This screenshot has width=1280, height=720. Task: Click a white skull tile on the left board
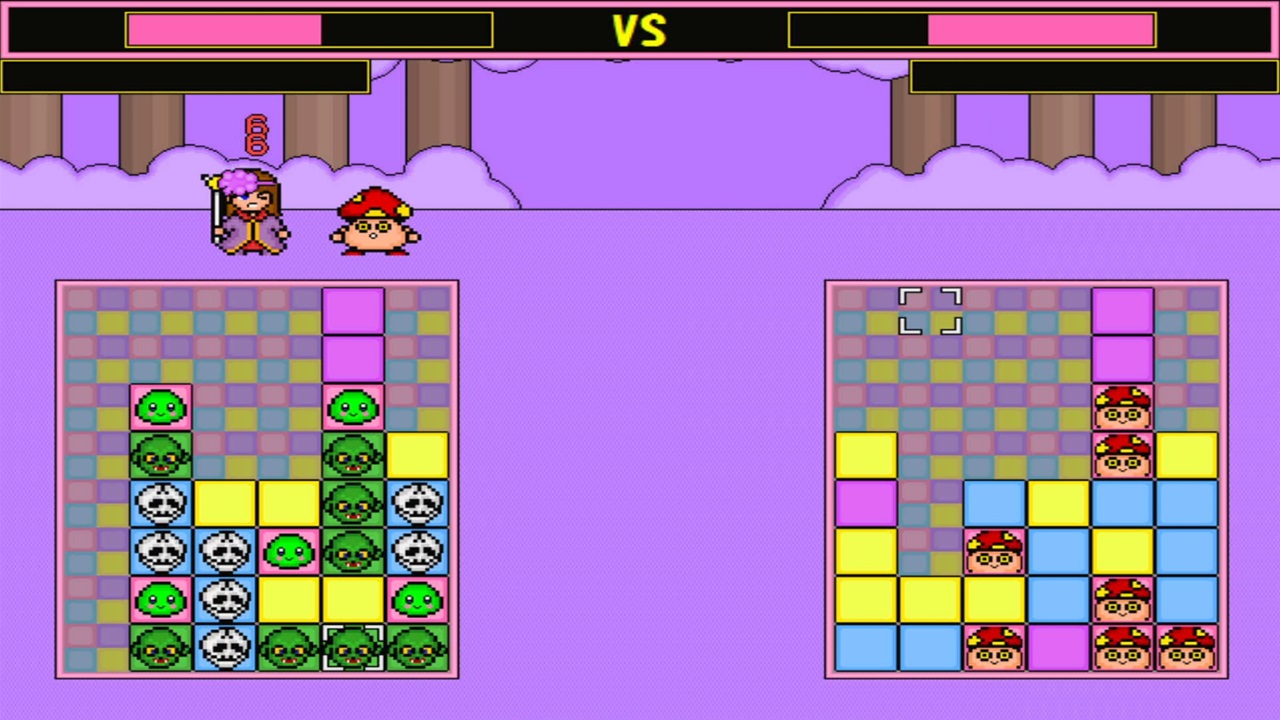point(161,502)
